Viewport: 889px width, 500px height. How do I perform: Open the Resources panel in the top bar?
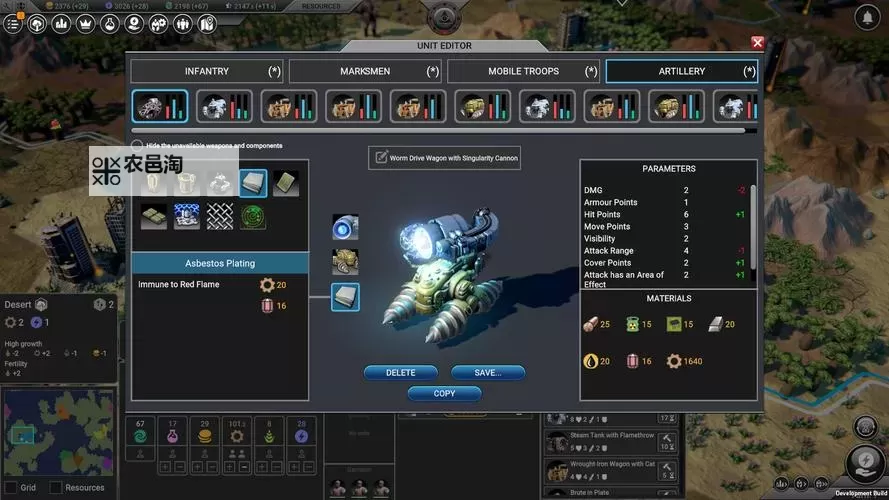[x=319, y=6]
